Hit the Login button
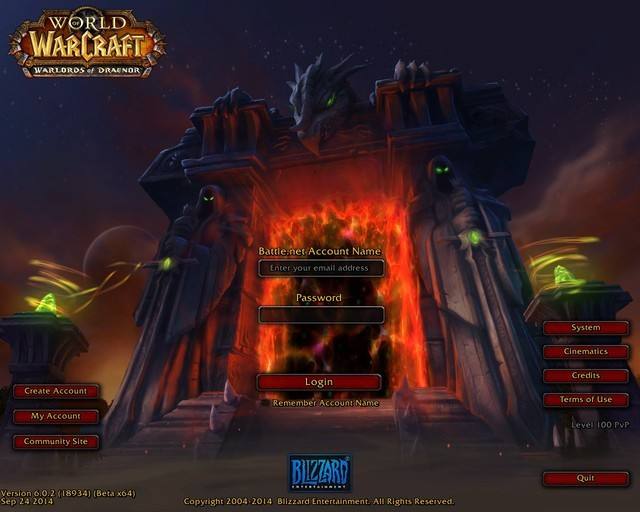 click(319, 382)
